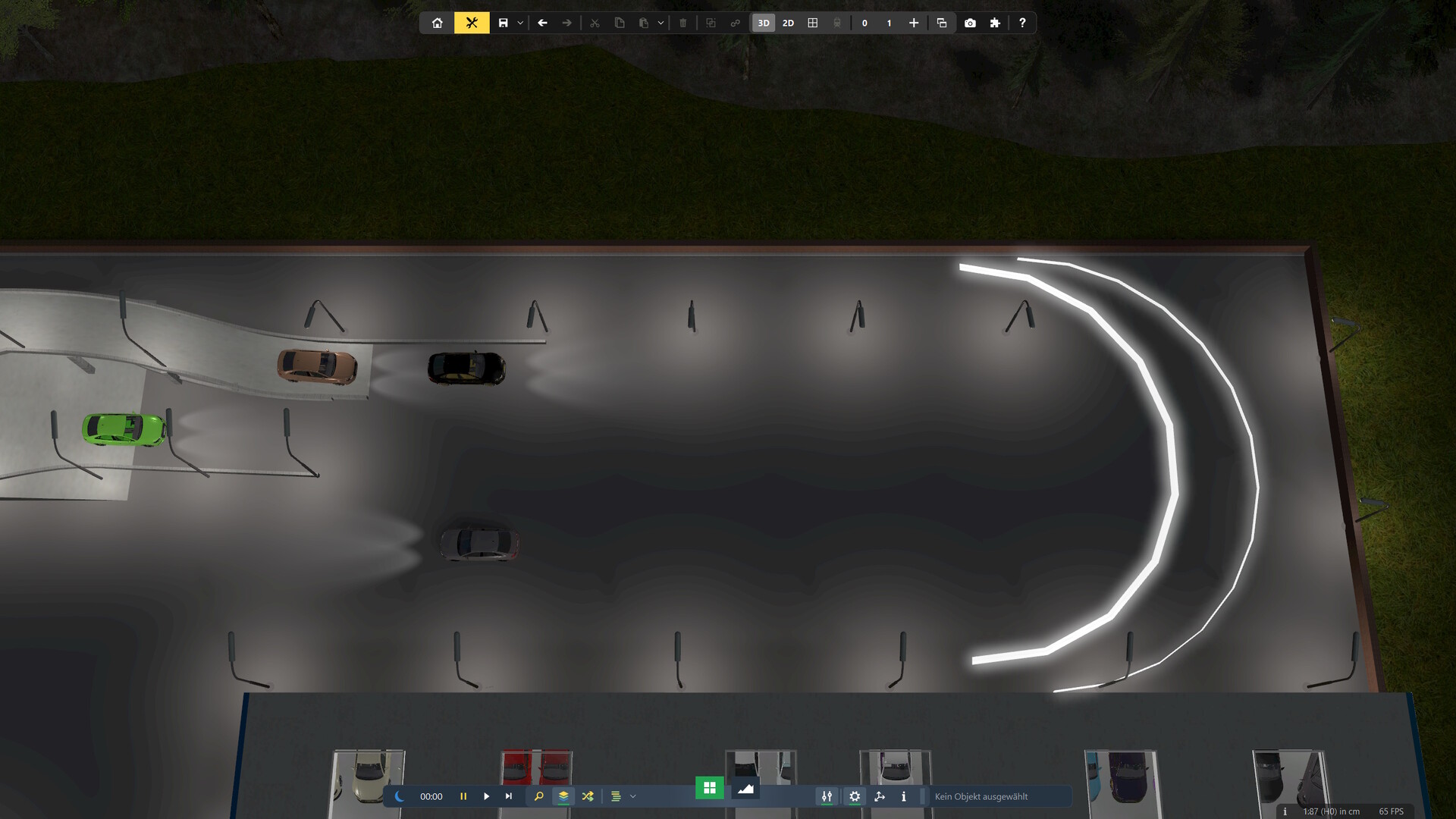Undo with the left arrow
The width and height of the screenshot is (1456, 819).
point(542,23)
